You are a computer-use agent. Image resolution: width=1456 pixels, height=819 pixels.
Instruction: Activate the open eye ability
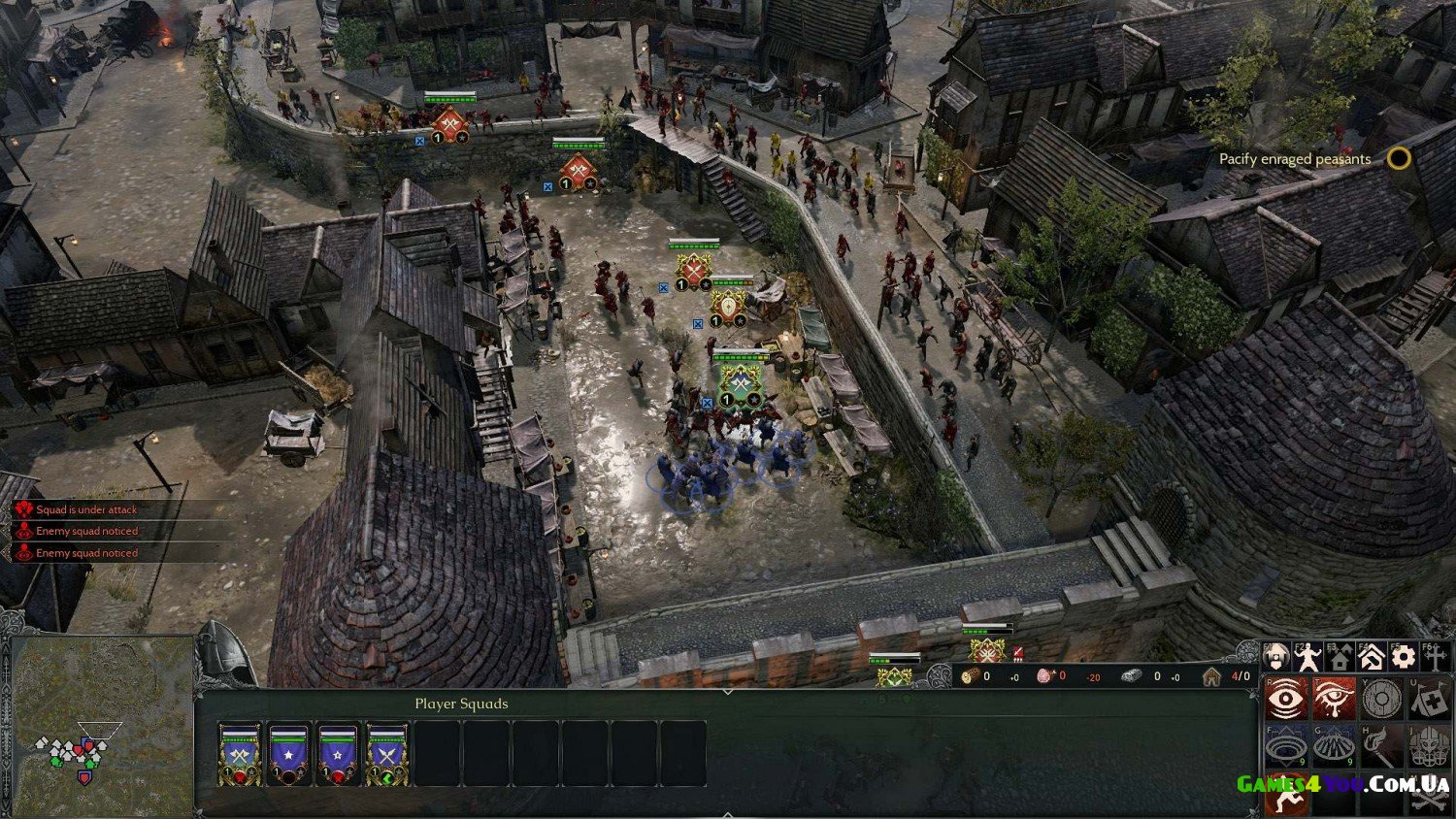(x=1285, y=699)
